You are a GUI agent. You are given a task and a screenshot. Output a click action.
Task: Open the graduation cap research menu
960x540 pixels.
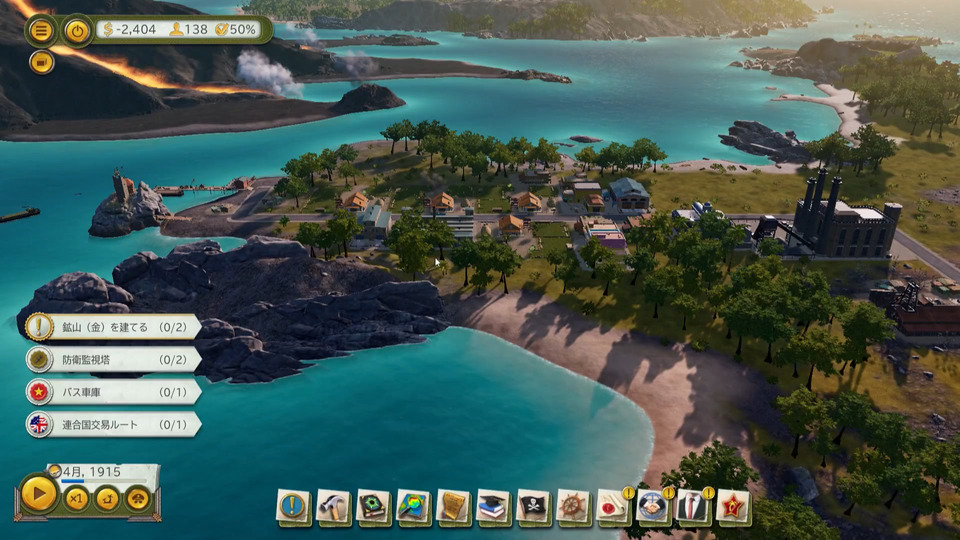point(493,506)
